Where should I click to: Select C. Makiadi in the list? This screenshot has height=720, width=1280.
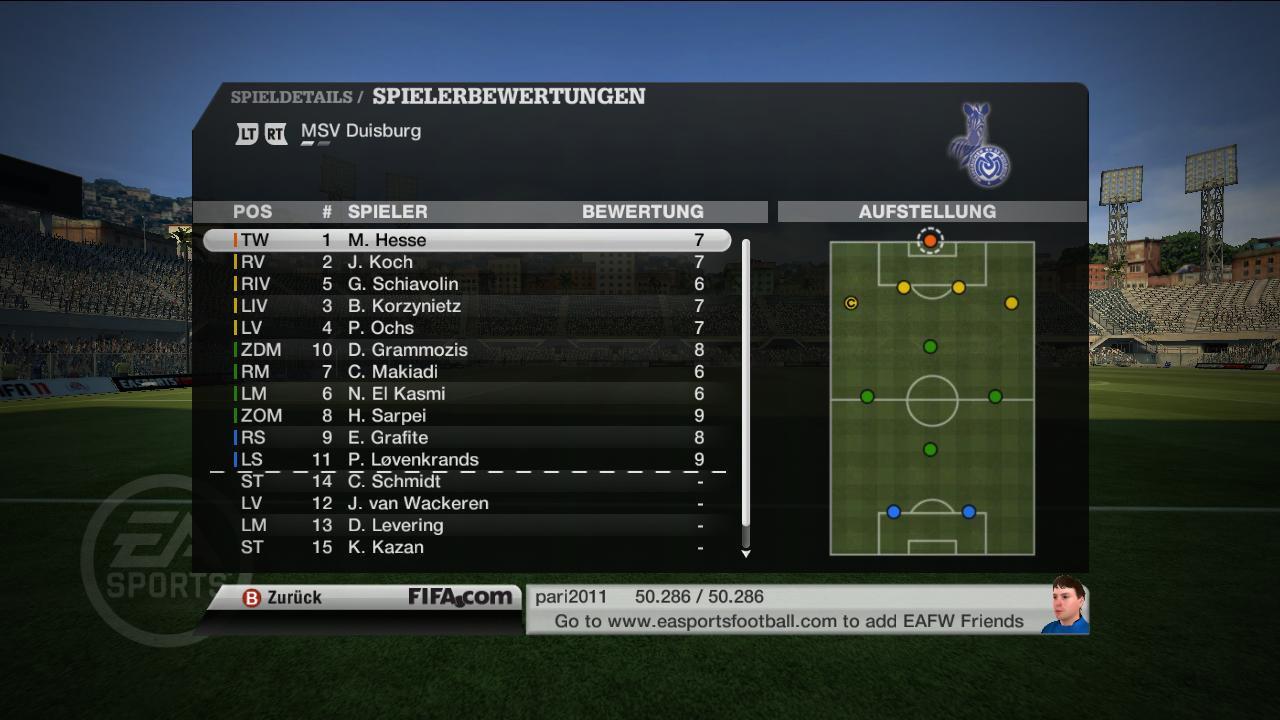[466, 372]
